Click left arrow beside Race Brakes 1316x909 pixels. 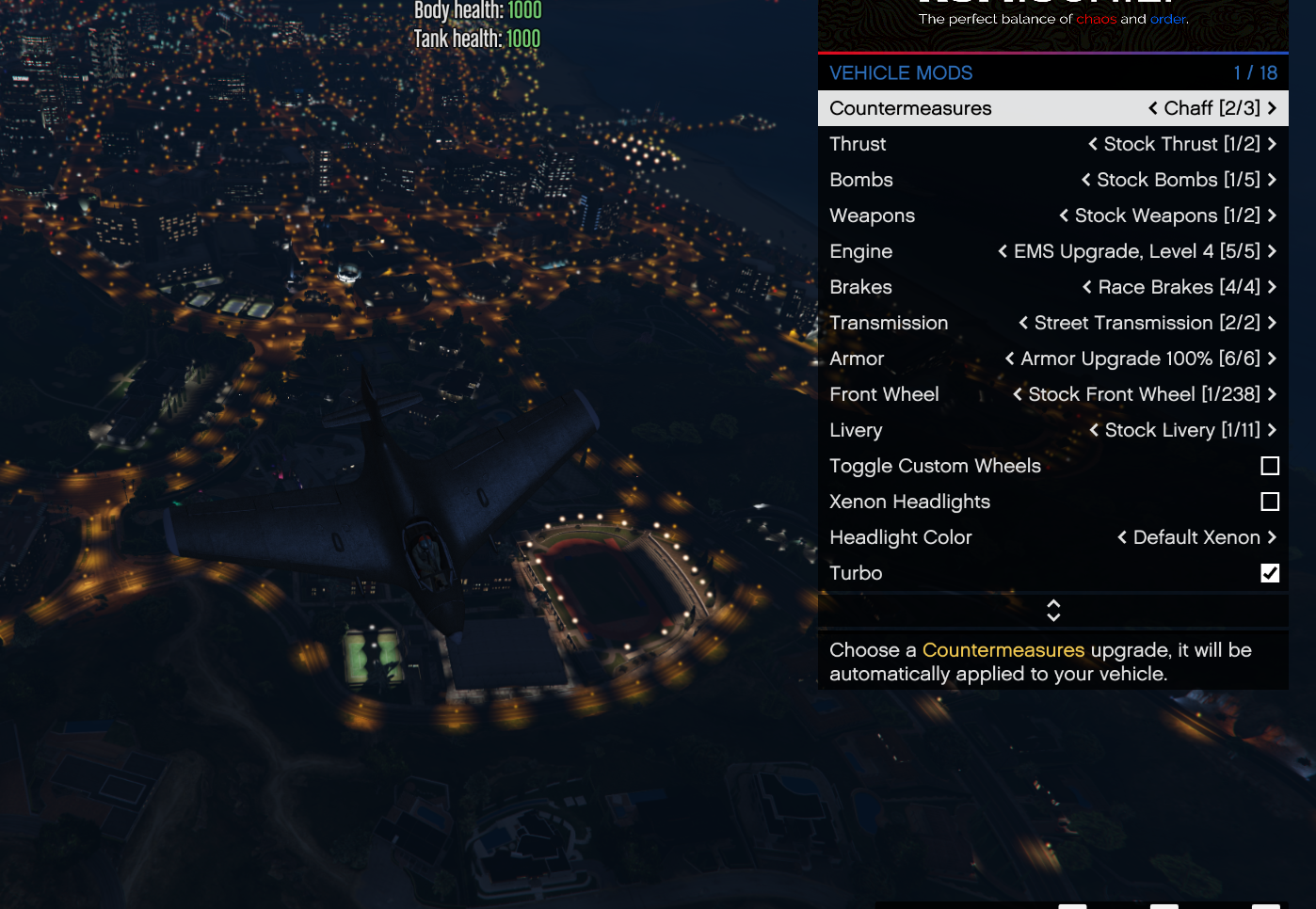pyautogui.click(x=1087, y=287)
